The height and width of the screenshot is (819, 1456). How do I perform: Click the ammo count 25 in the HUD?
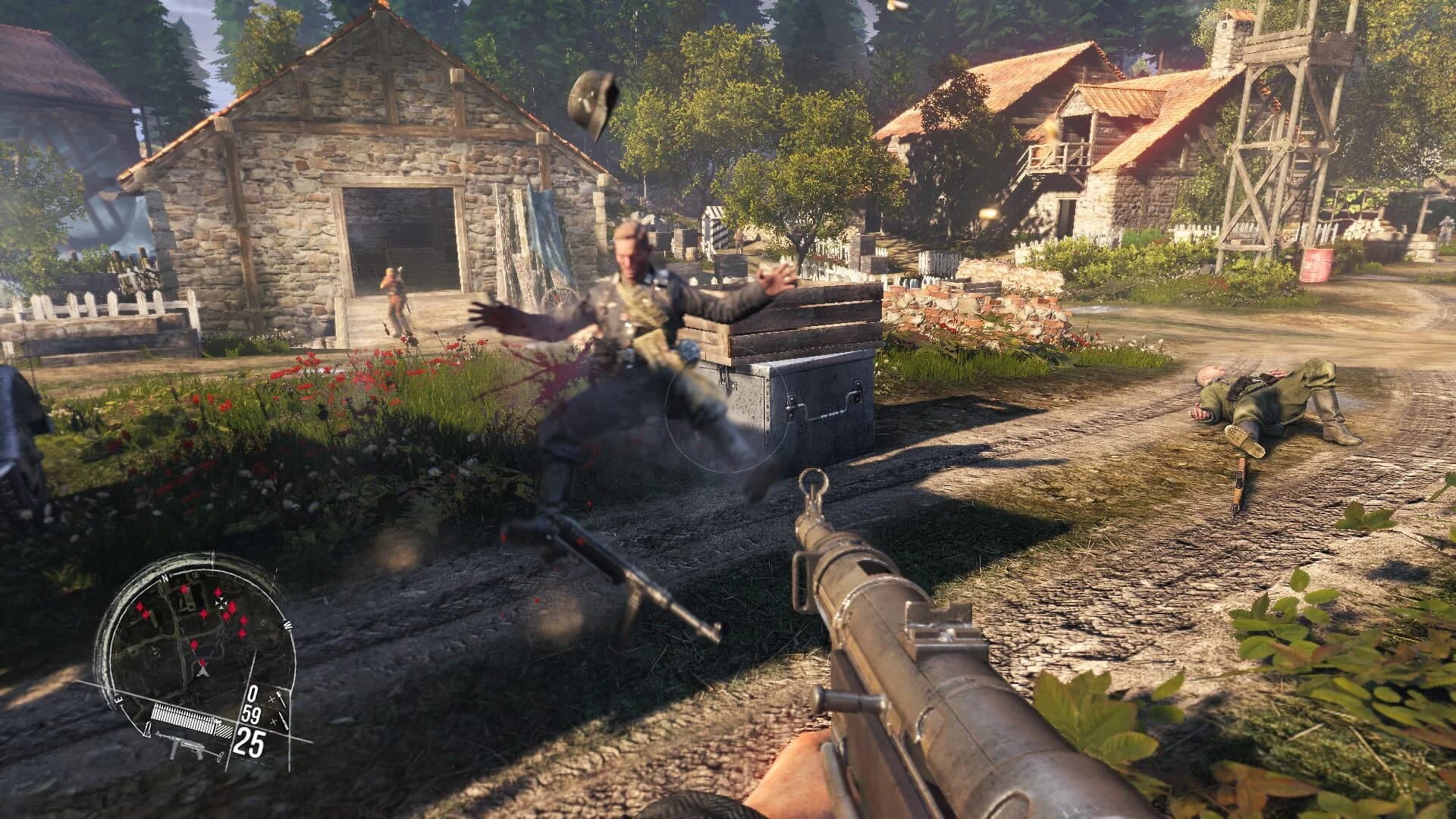(252, 742)
